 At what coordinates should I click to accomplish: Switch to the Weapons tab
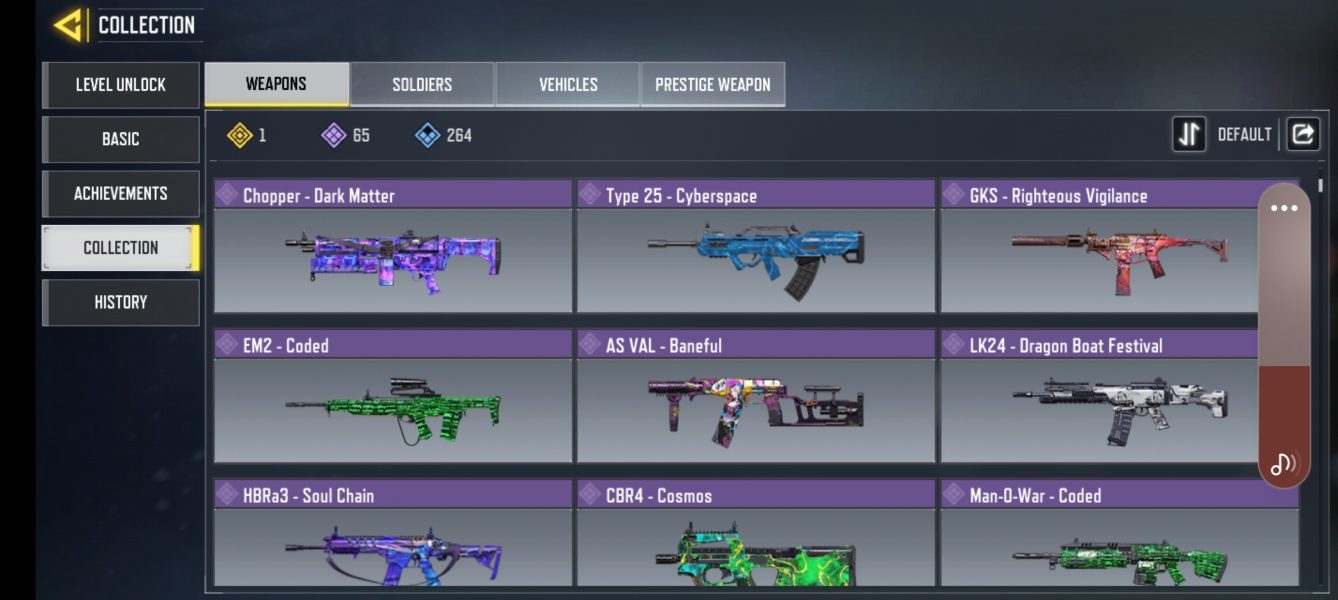[277, 84]
